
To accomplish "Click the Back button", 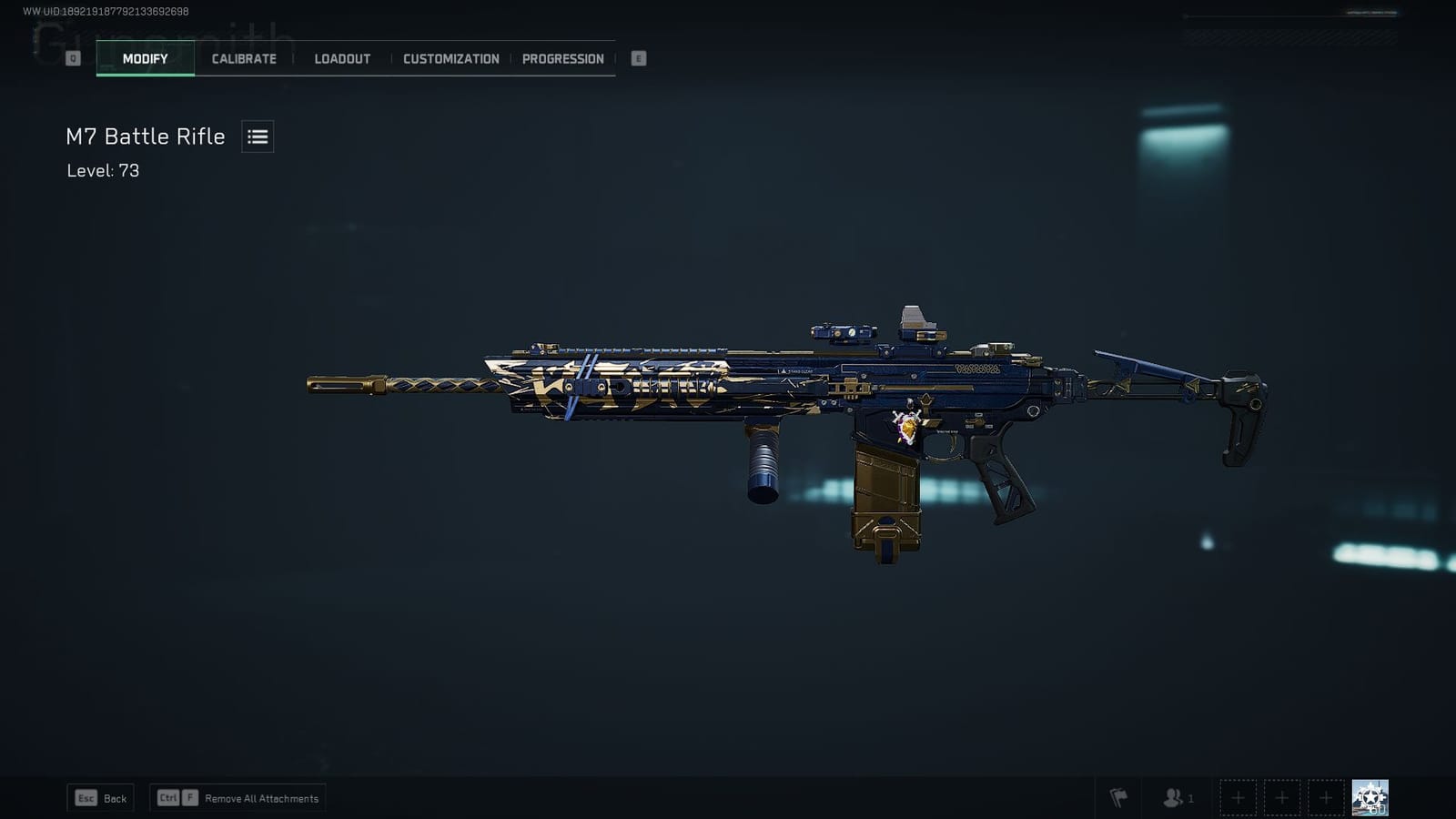I will 100,797.
